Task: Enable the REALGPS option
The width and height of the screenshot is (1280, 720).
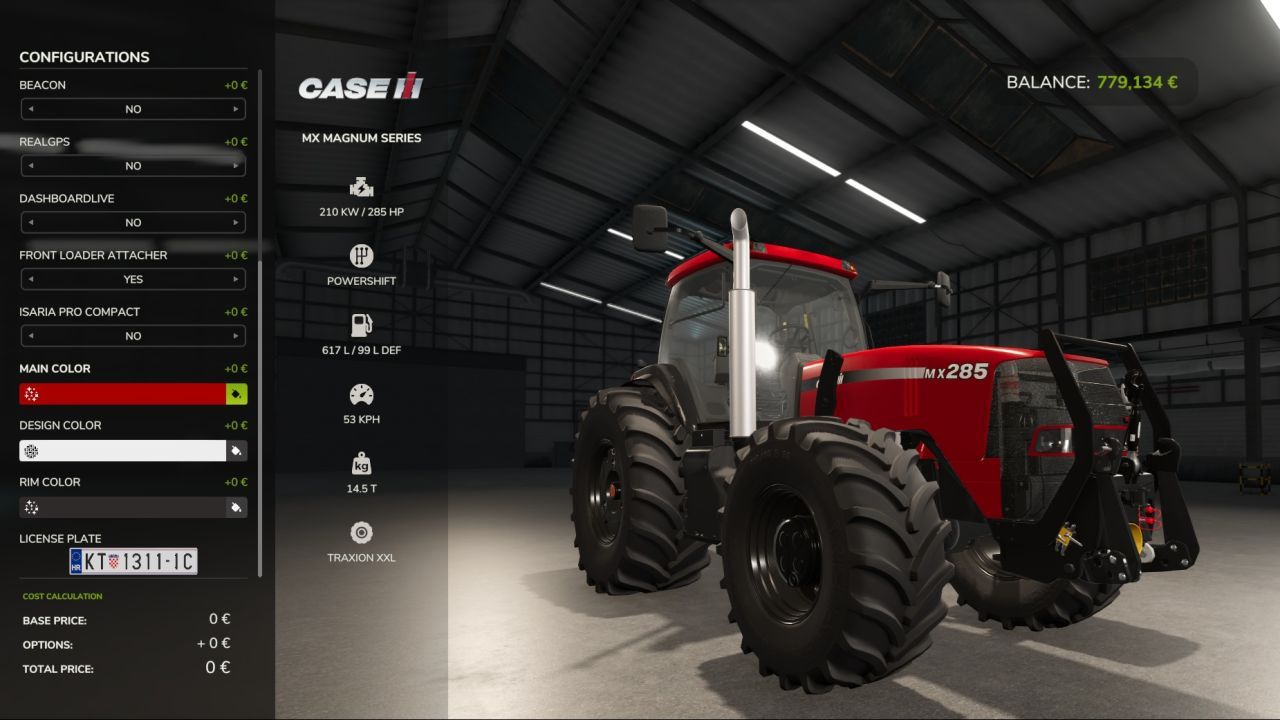Action: 133,166
